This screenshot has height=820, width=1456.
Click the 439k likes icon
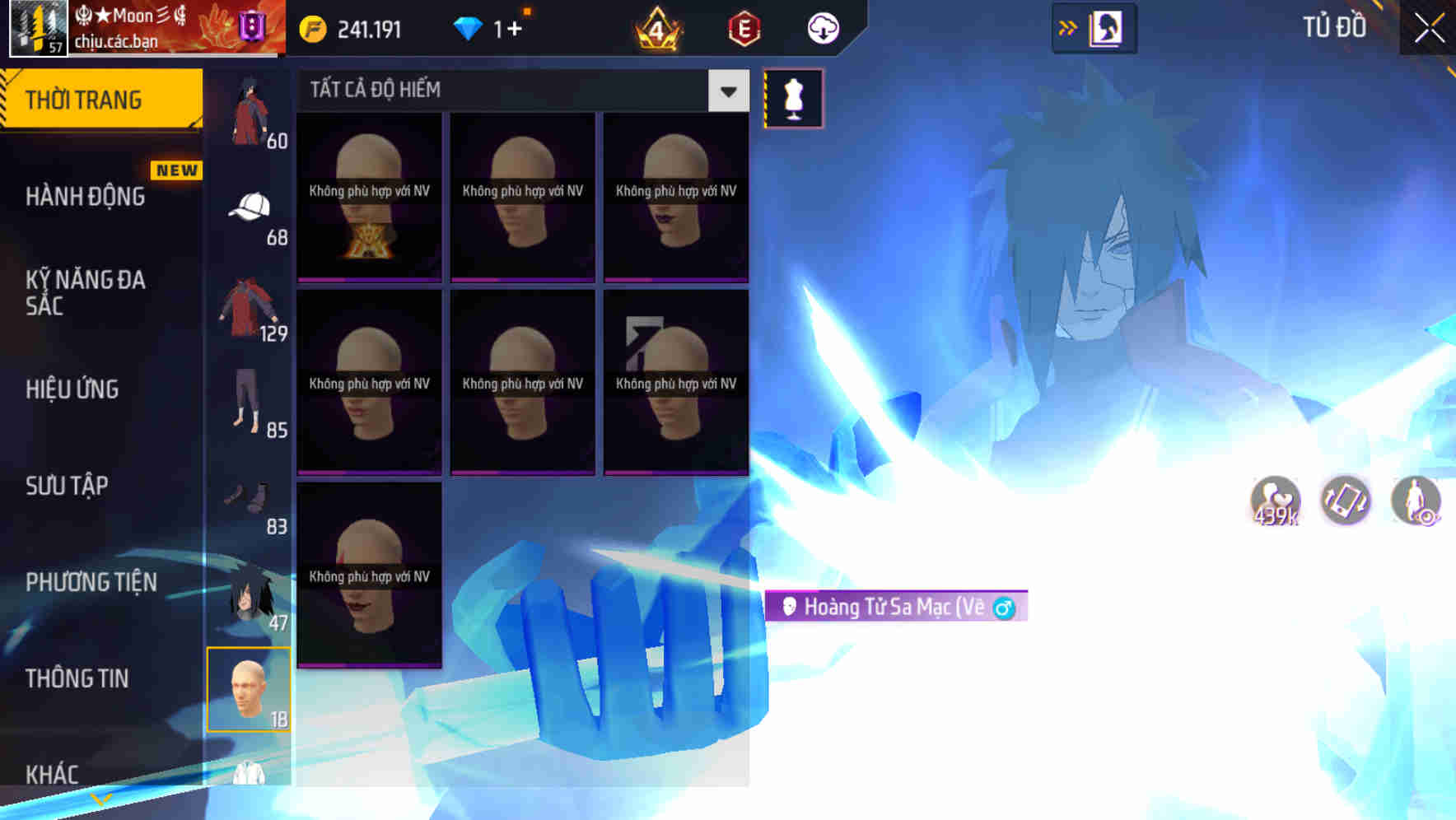coord(1273,500)
